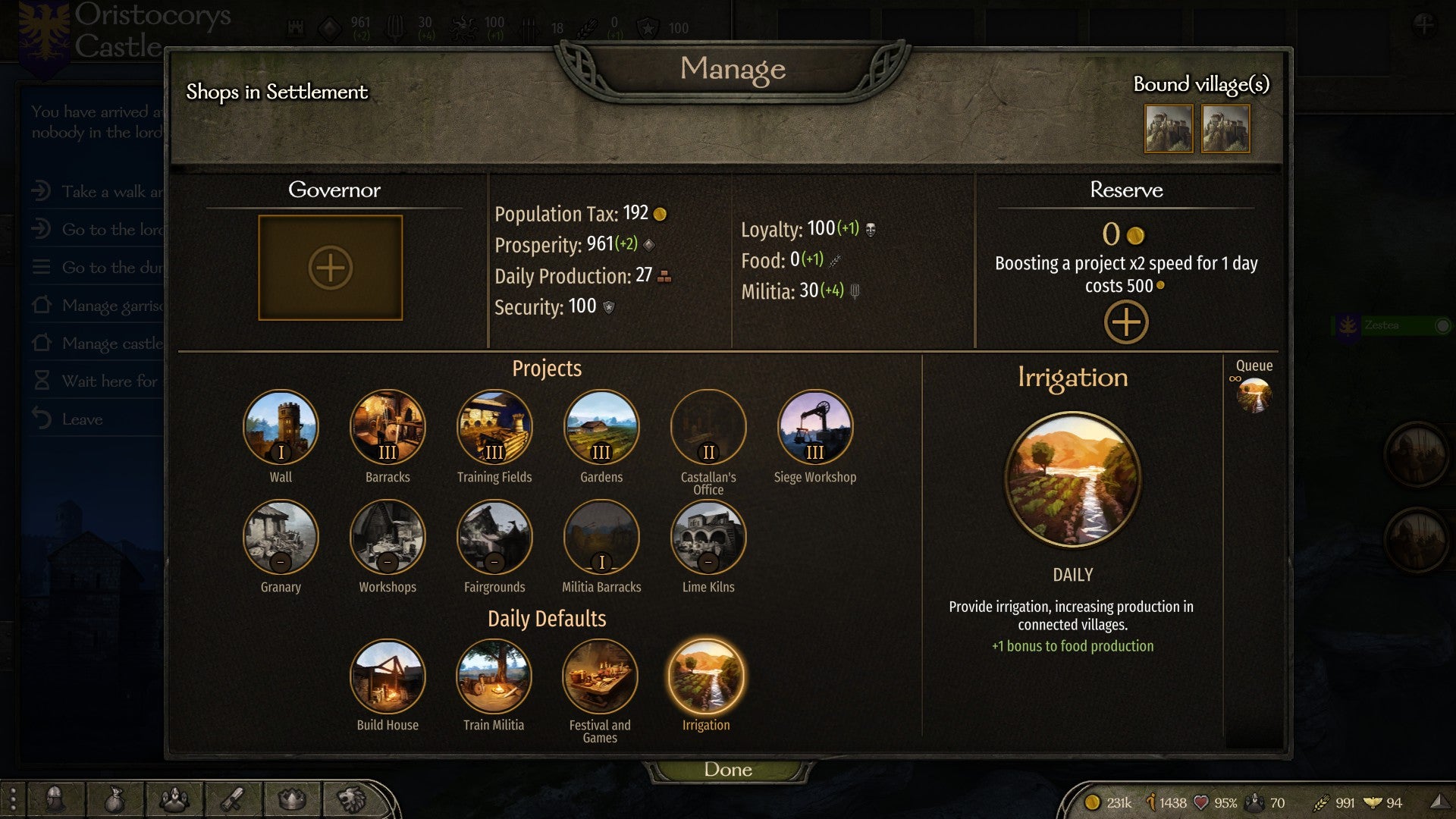Select the Castallan's Office project
The width and height of the screenshot is (1456, 819).
[708, 427]
